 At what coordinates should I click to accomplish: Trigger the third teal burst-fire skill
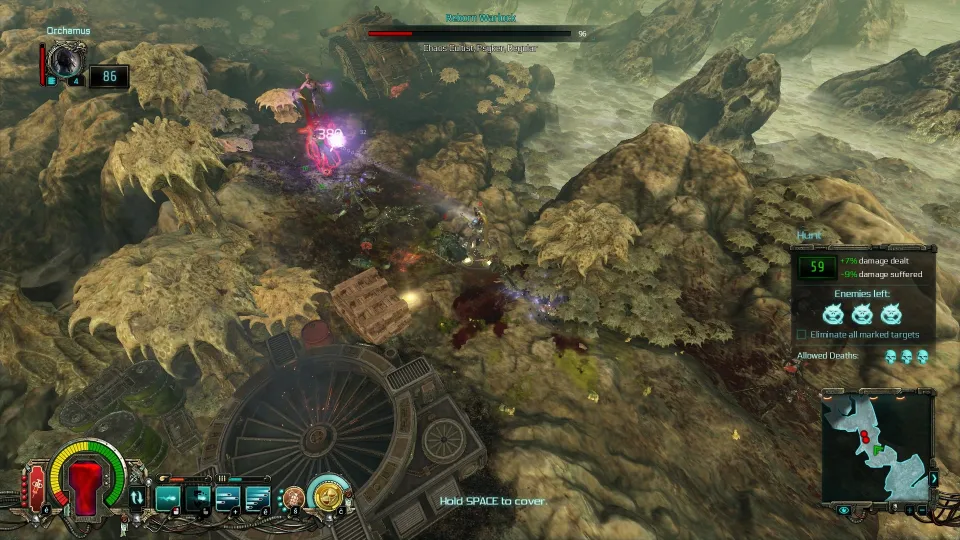click(229, 496)
